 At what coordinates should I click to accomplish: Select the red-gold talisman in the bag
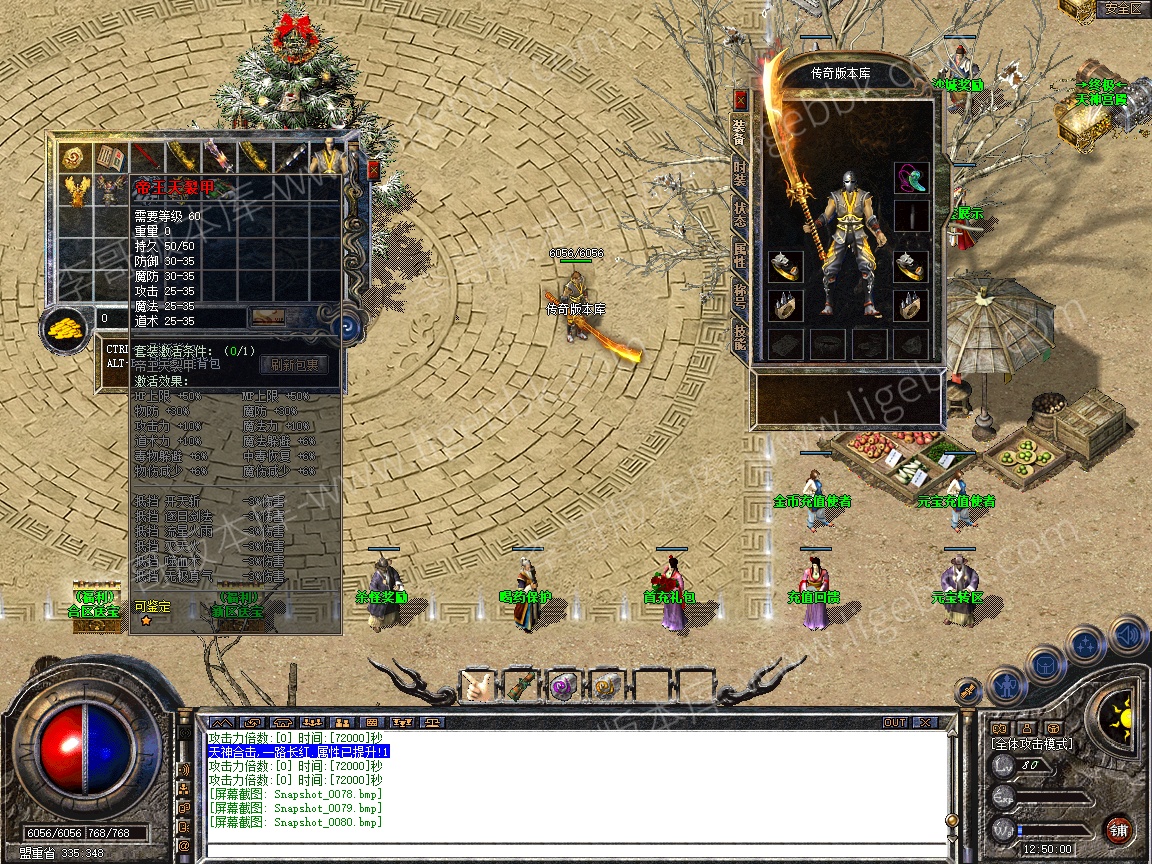73,157
